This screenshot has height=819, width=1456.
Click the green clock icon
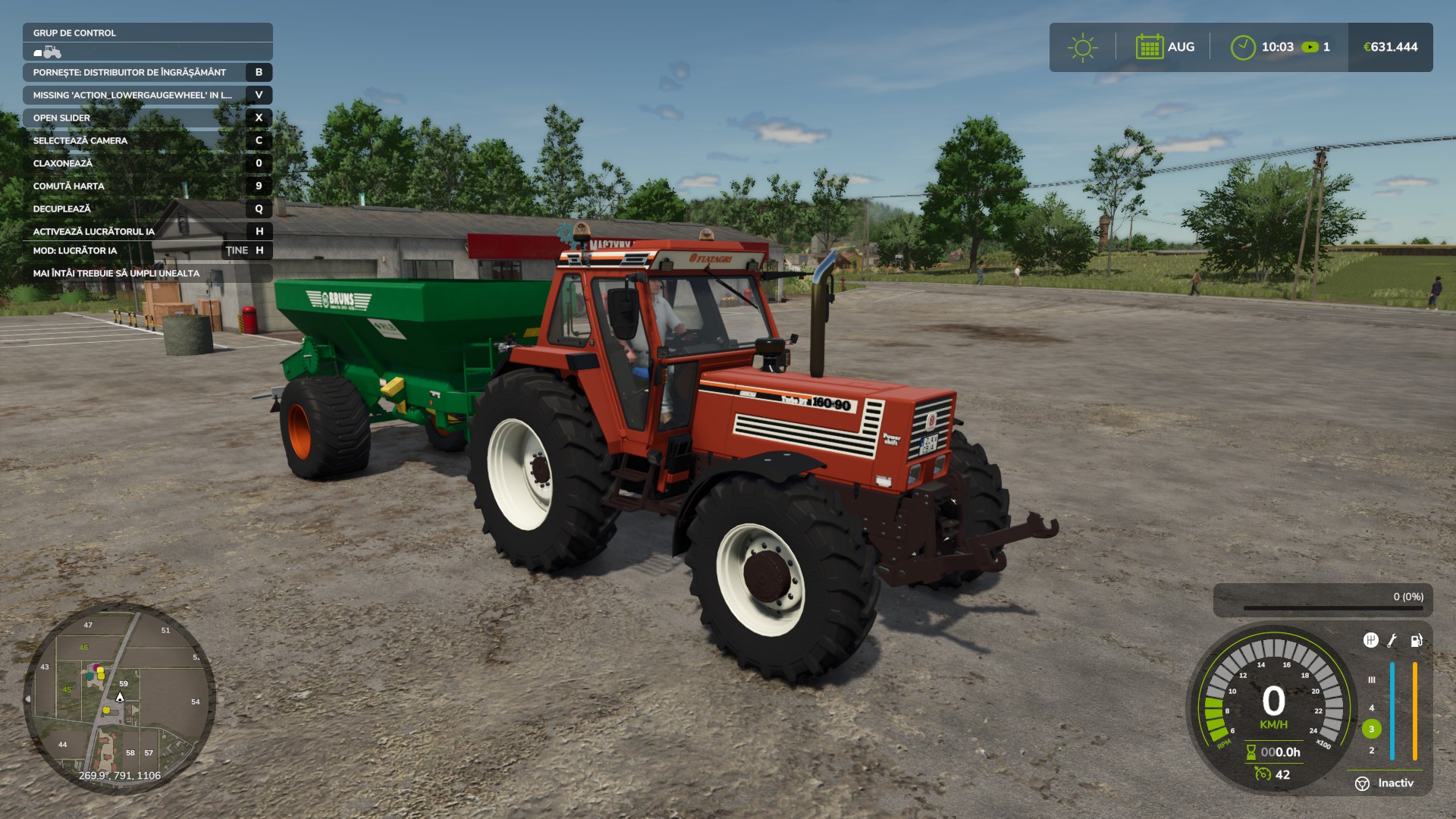tap(1242, 46)
